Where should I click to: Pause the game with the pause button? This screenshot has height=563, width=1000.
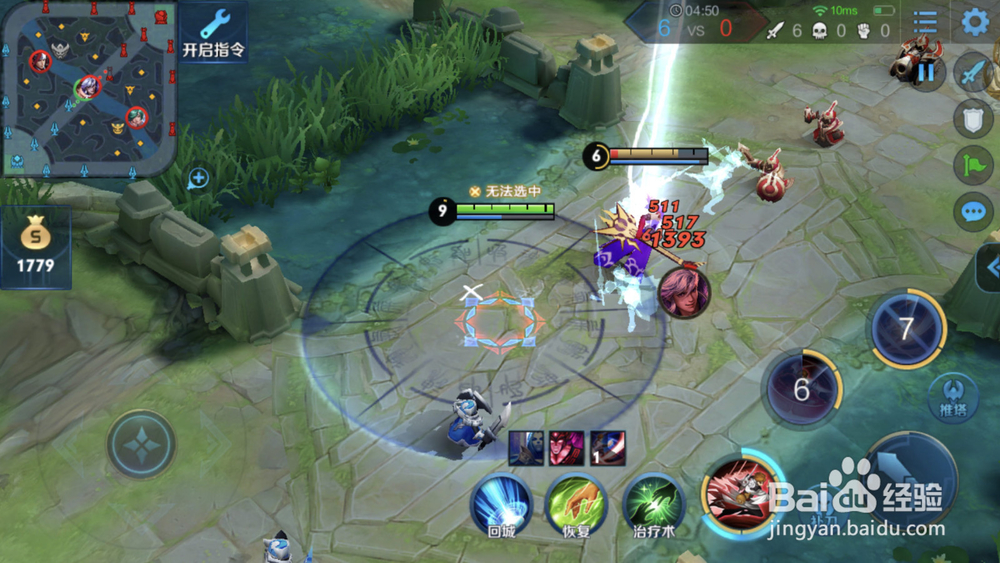click(927, 70)
